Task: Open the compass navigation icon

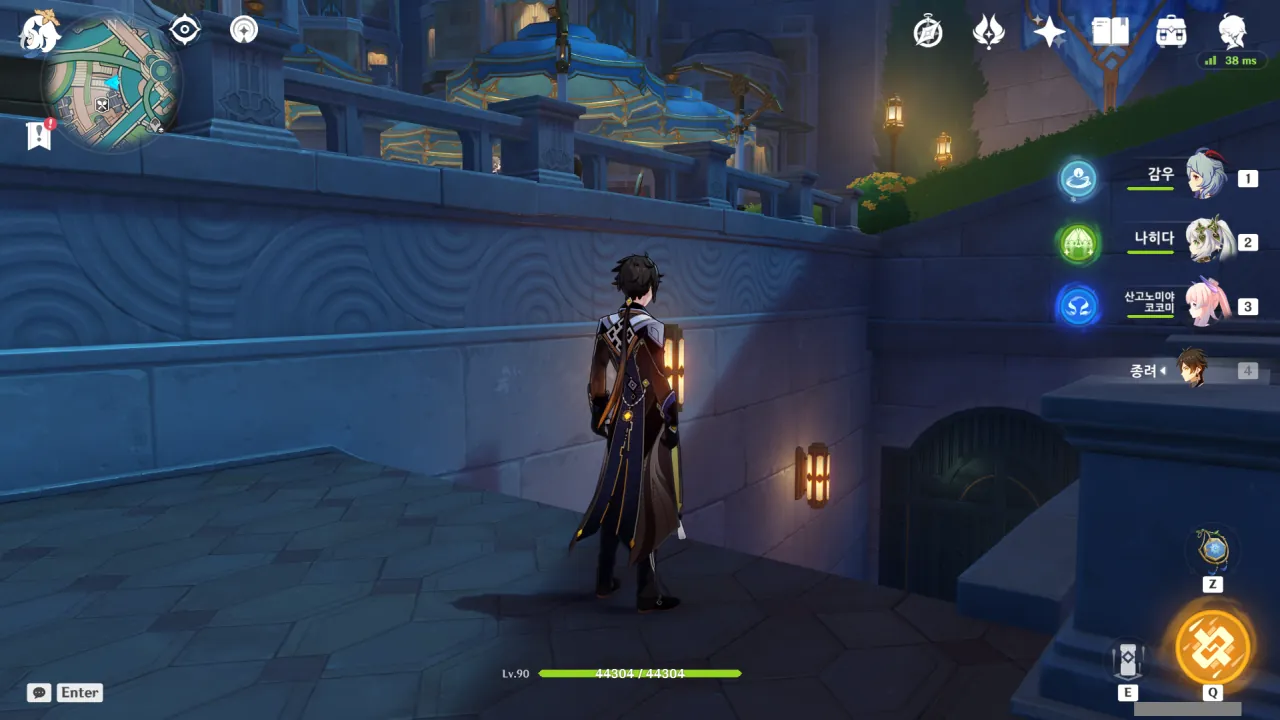Action: [243, 30]
